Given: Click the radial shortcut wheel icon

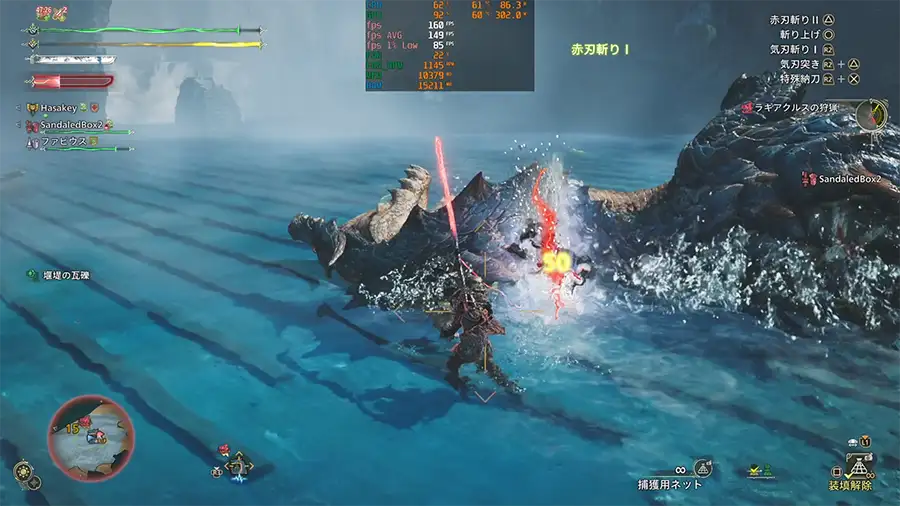Looking at the screenshot, I should click(x=27, y=473).
